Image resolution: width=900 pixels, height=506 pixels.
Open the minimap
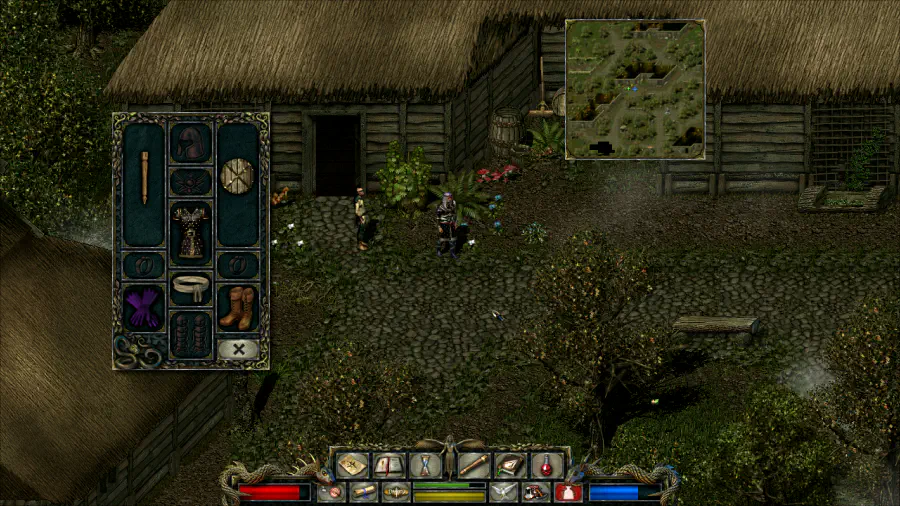635,89
